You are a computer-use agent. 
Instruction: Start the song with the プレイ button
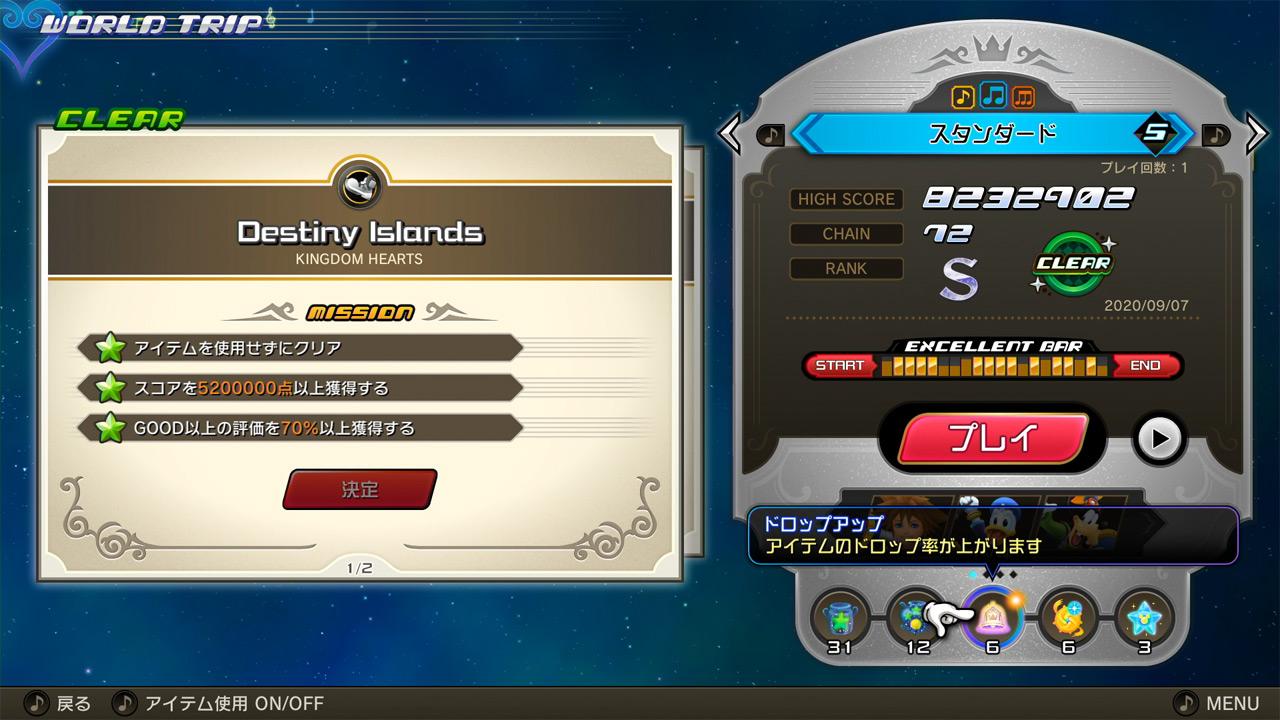992,438
